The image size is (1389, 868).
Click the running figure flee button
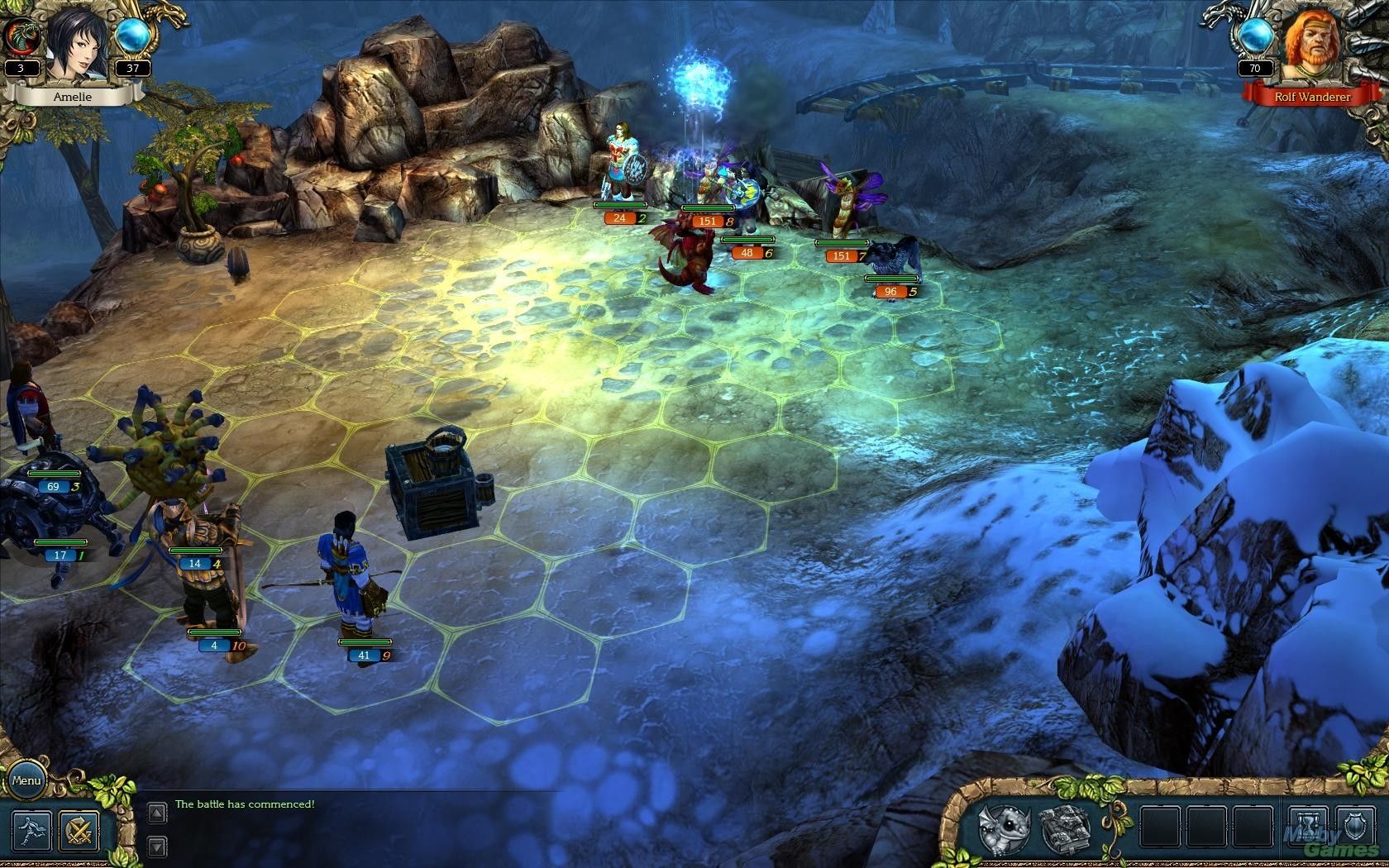(31, 830)
